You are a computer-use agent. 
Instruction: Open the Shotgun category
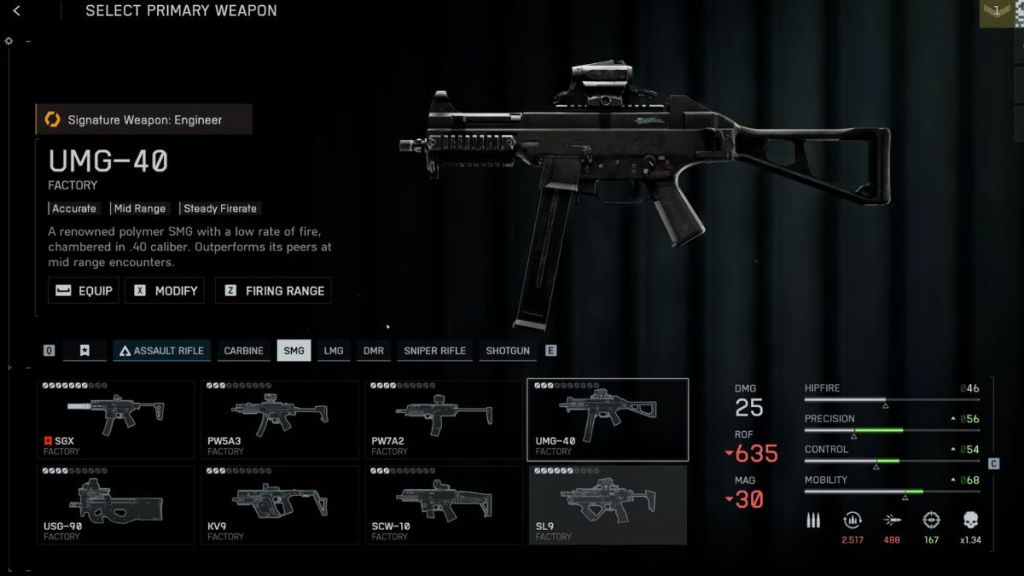(508, 351)
